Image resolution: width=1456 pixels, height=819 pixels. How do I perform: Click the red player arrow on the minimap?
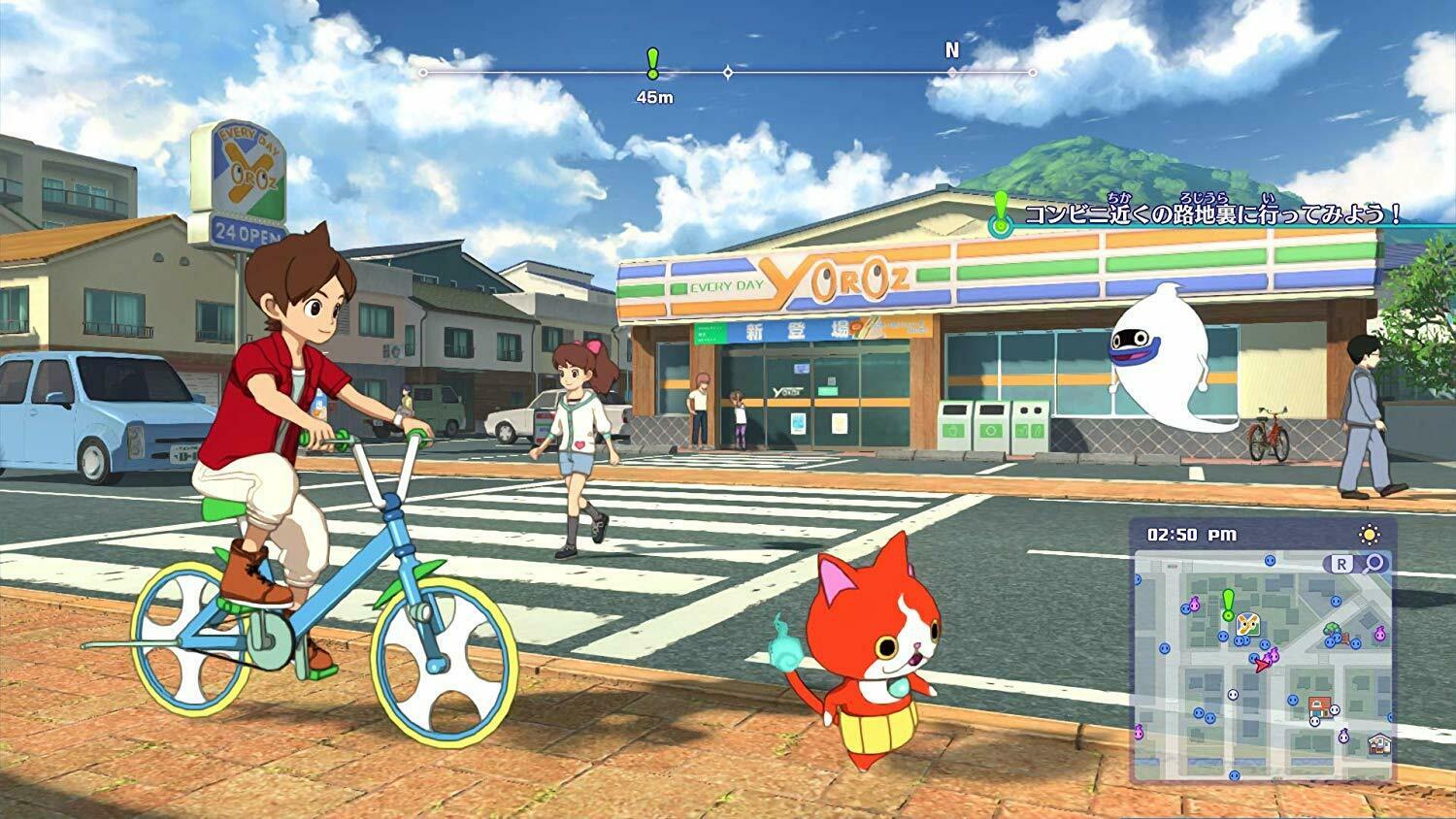pyautogui.click(x=1263, y=665)
